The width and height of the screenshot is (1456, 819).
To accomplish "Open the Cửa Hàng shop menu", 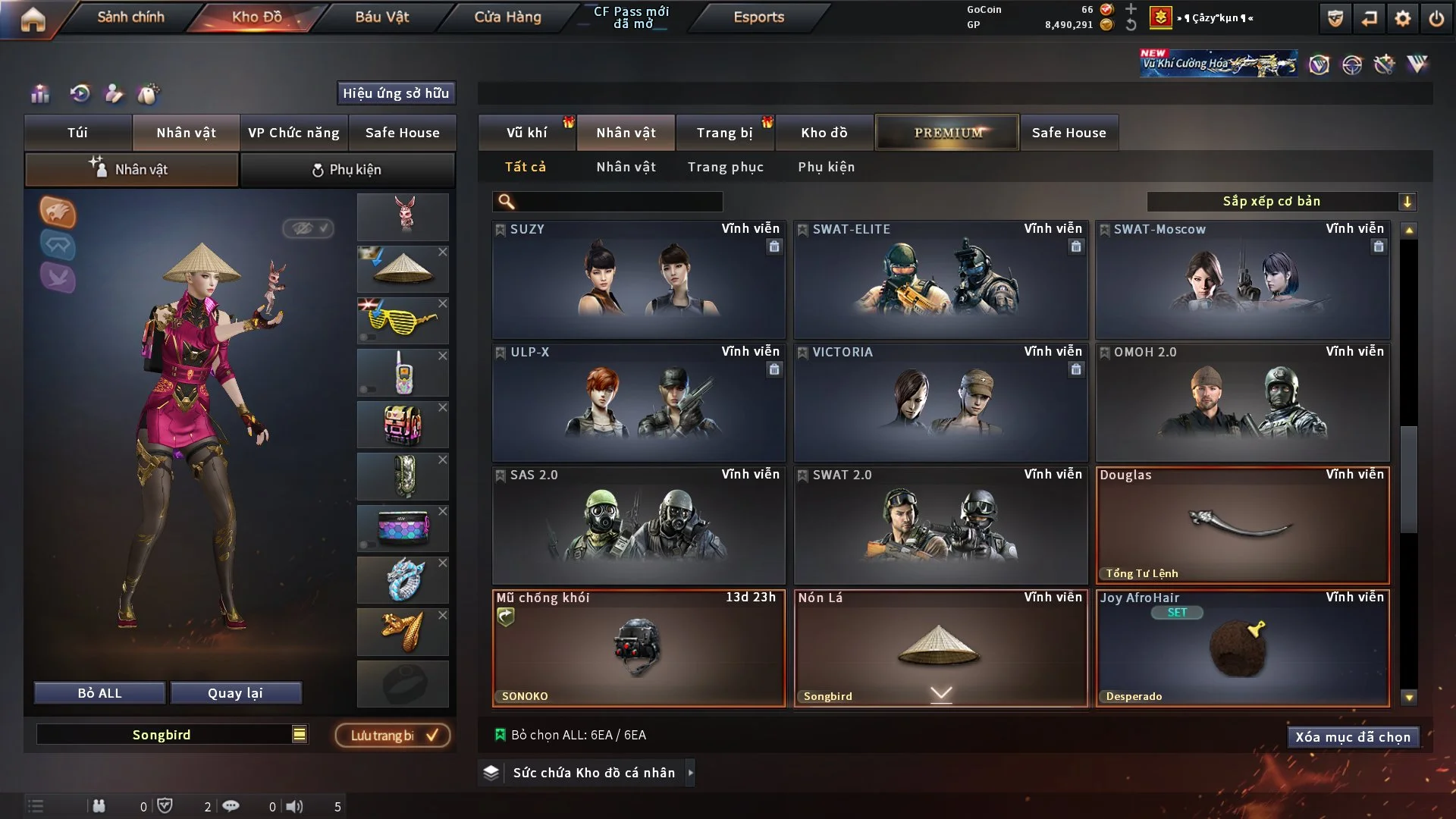I will 507,17.
